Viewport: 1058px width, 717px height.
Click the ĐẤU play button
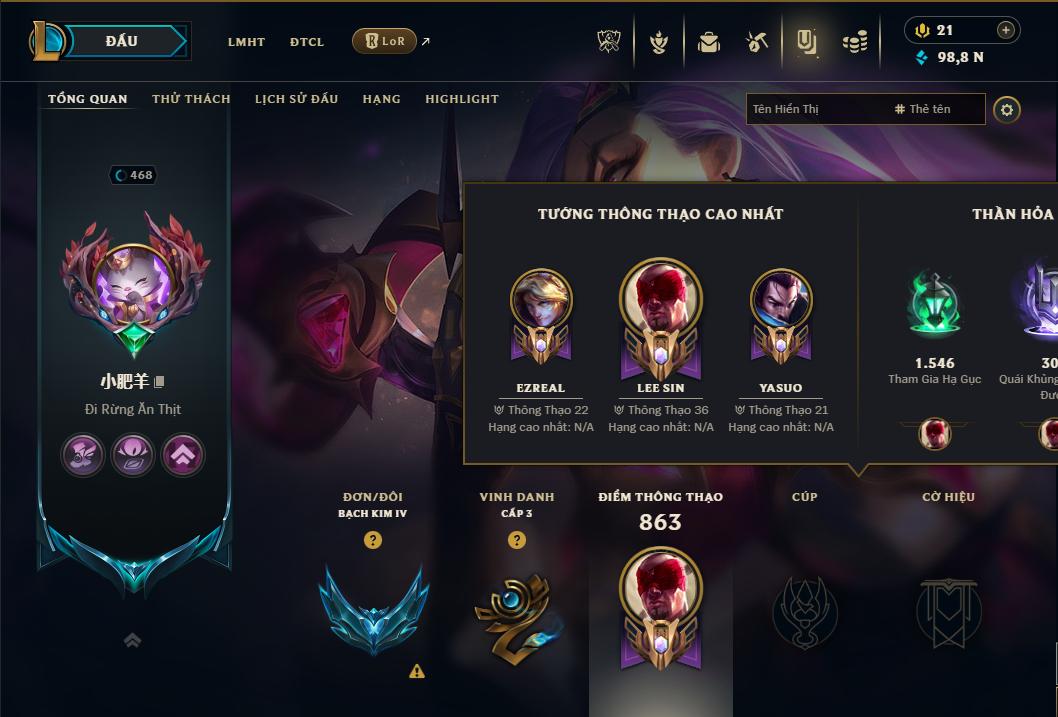click(x=122, y=41)
